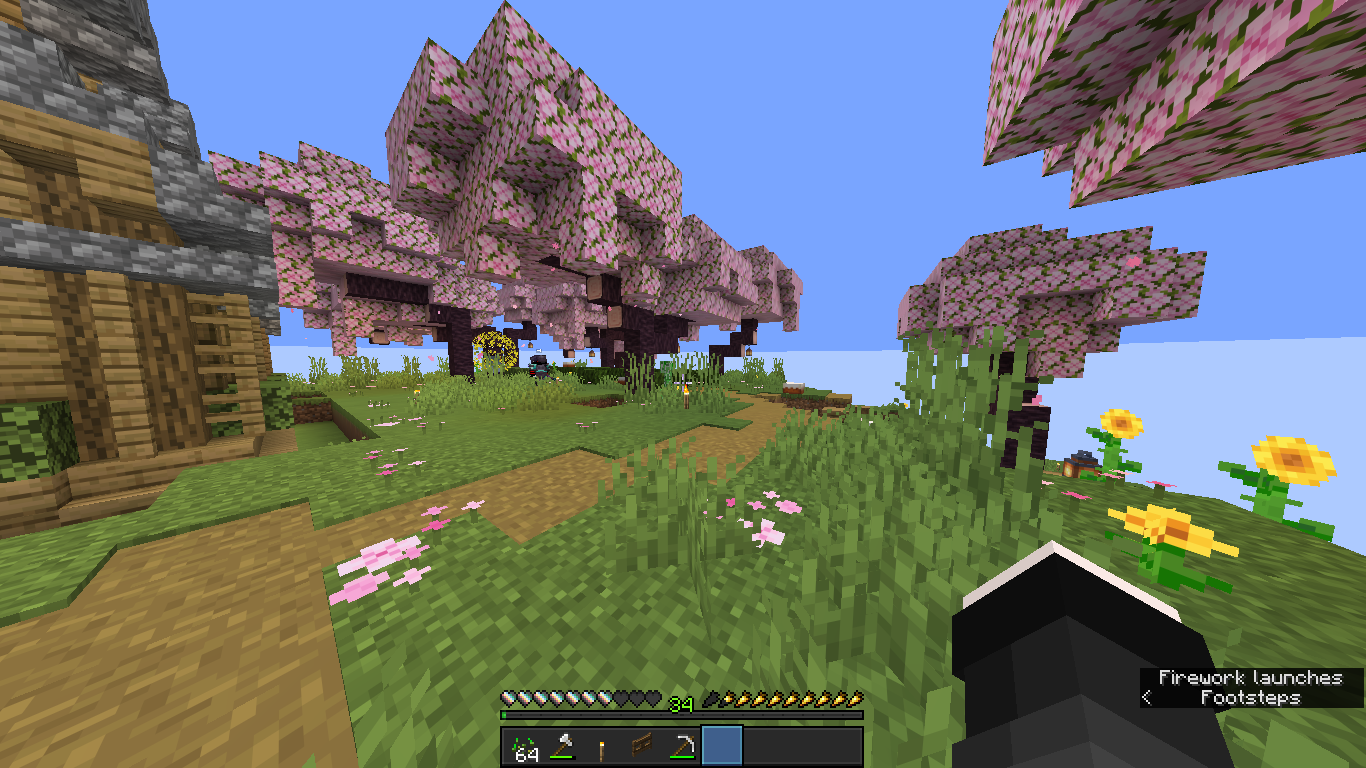Select the wooden fence gate slot
The image size is (1366, 768).
pyautogui.click(x=642, y=747)
